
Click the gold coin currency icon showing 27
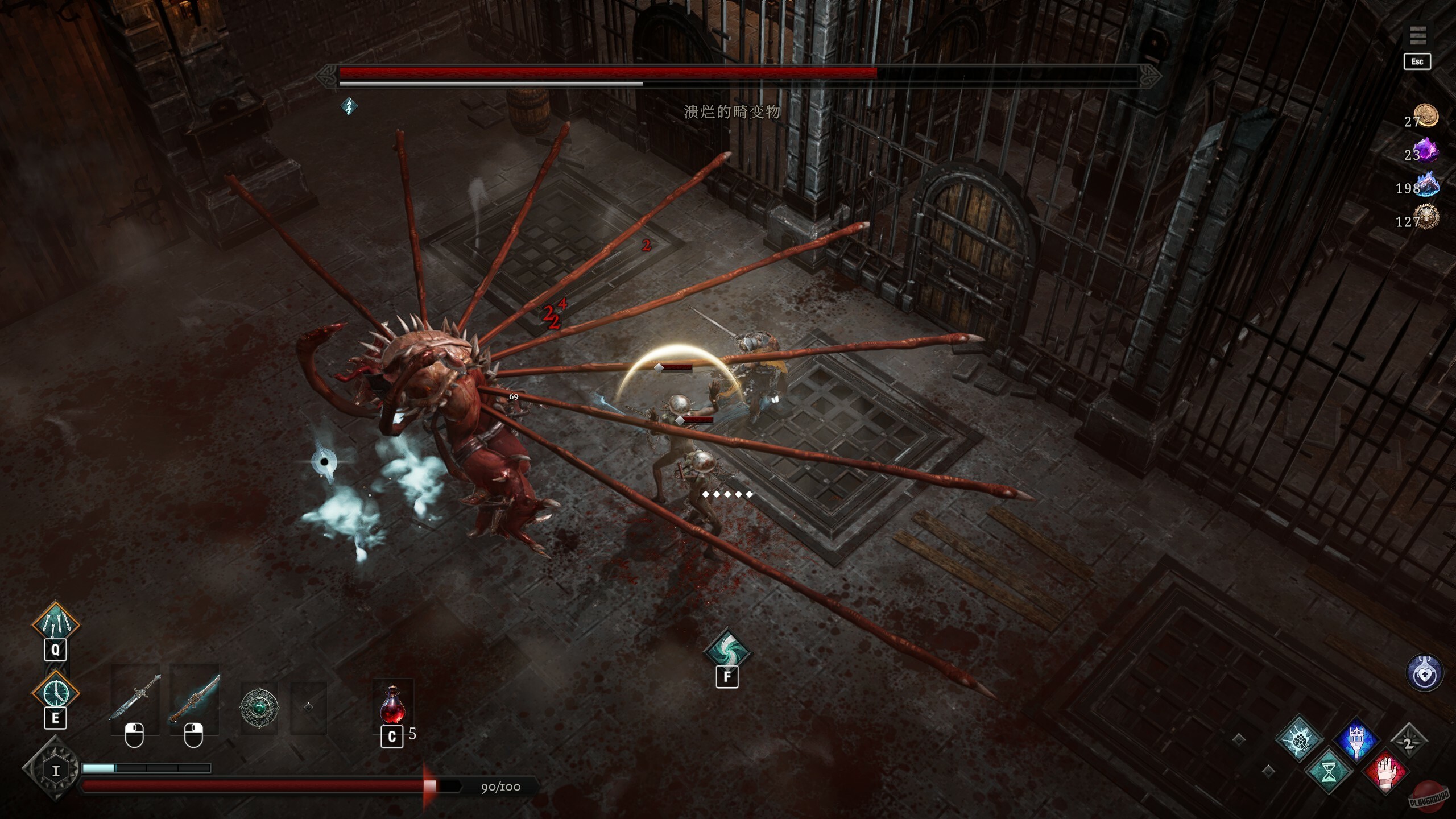(x=1426, y=115)
